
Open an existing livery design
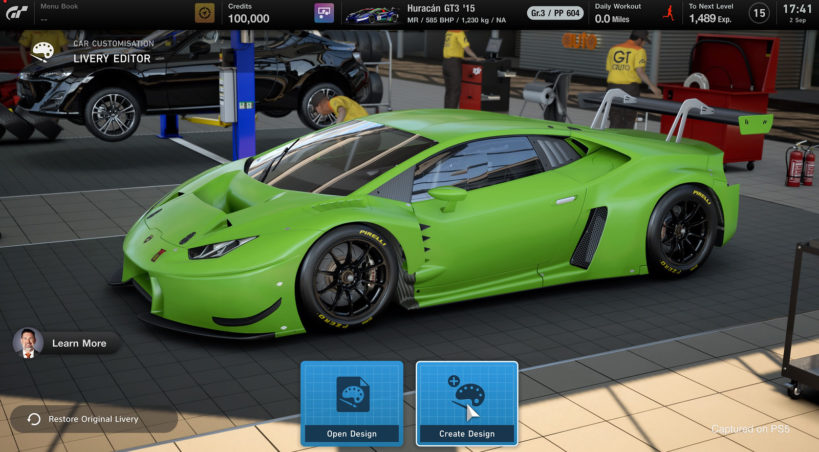[x=351, y=402]
